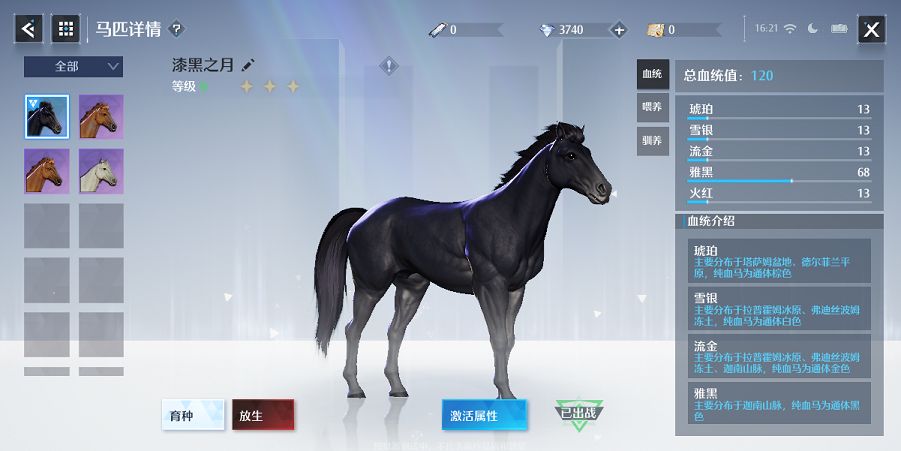The image size is (901, 451).
Task: Activate attributes with 激活属性
Action: (x=484, y=415)
